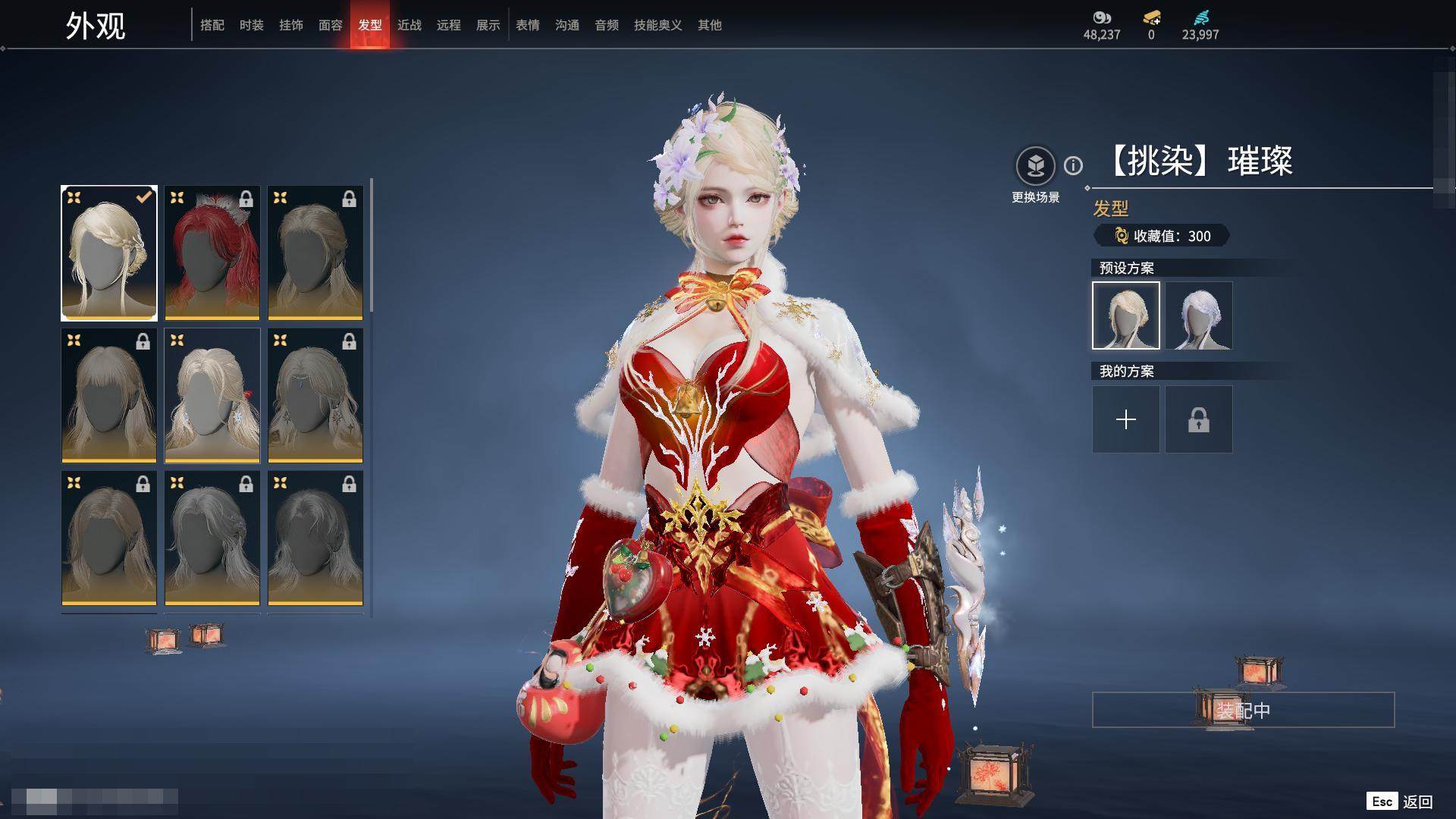Show the 展示 display tab
This screenshot has width=1456, height=819.
pos(488,25)
